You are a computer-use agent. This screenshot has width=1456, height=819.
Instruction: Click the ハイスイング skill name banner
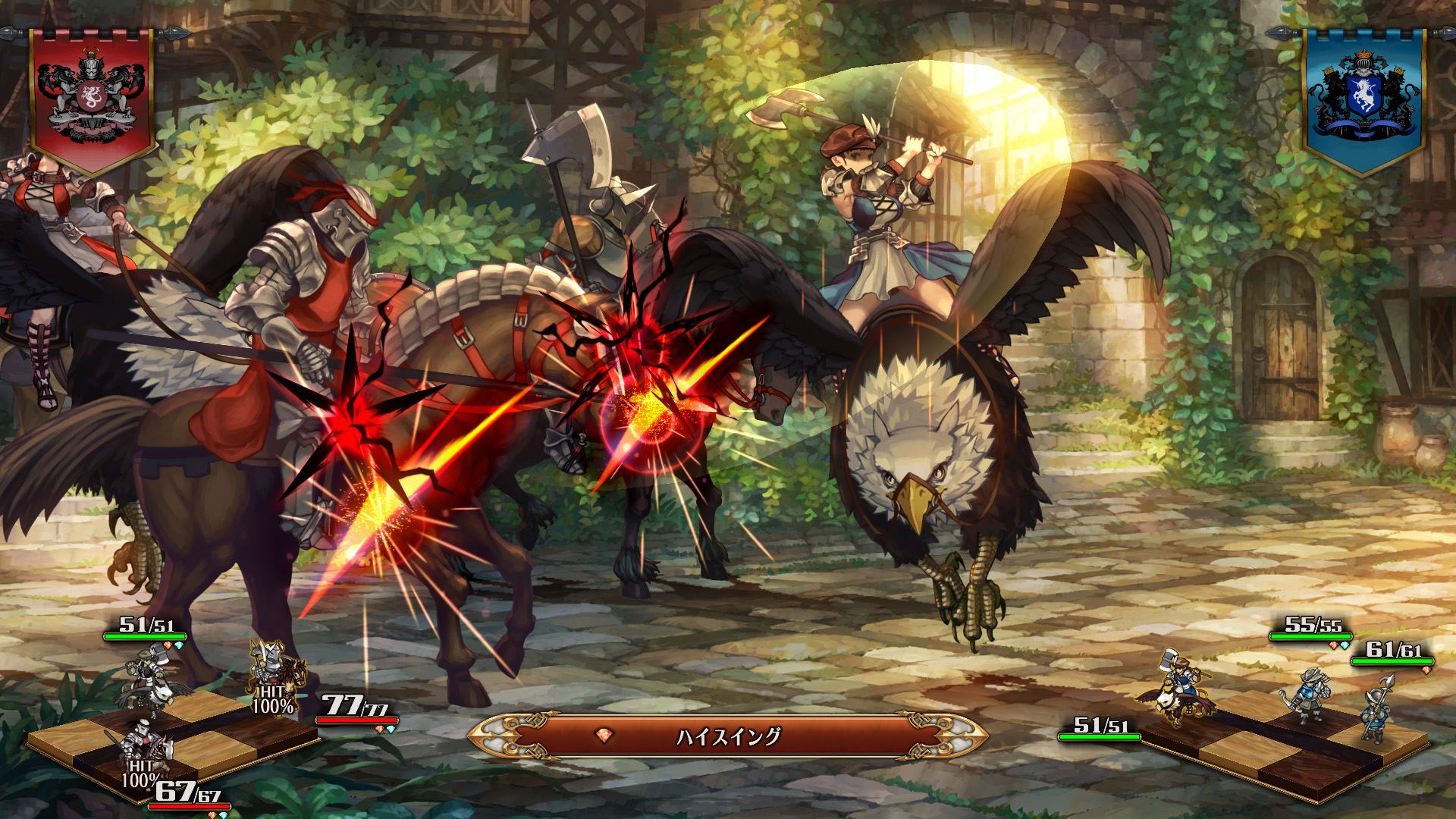(728, 736)
